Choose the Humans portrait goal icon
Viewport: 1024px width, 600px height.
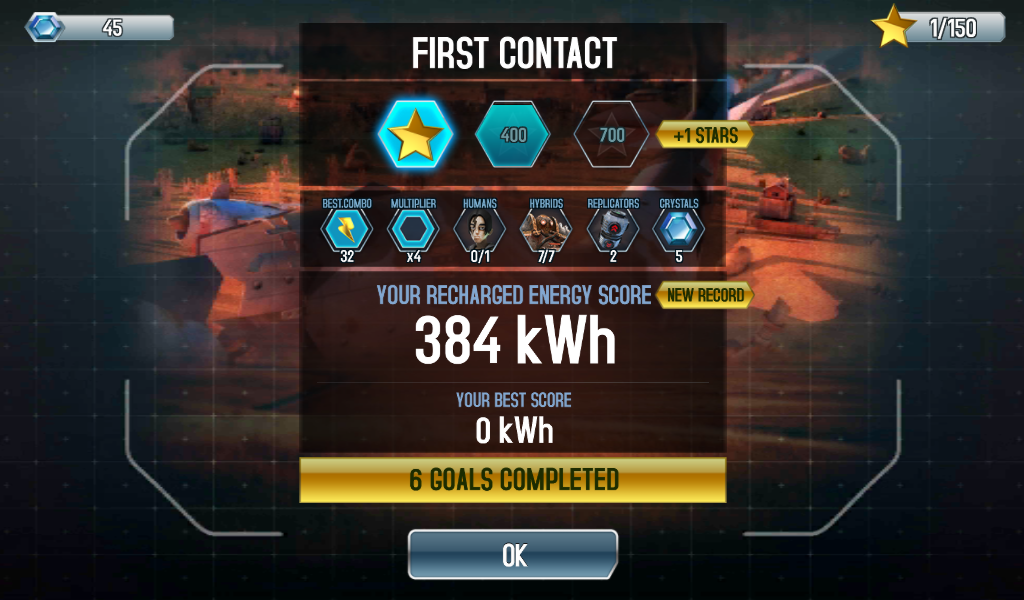pyautogui.click(x=479, y=230)
